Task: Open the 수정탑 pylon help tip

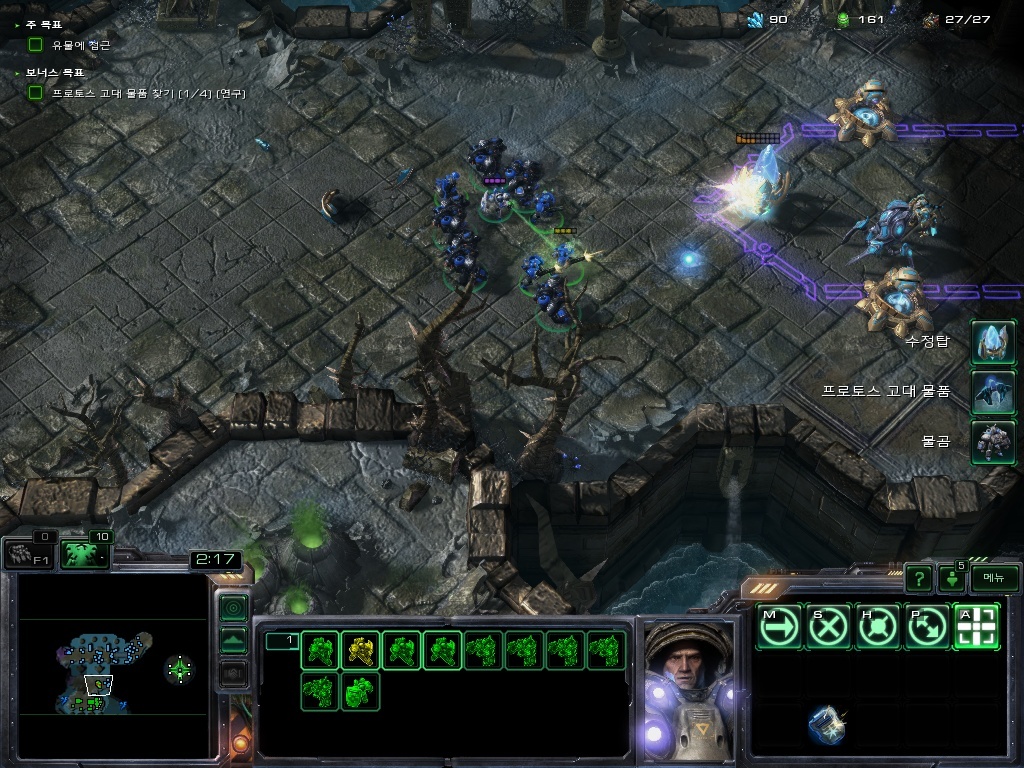Action: pos(993,342)
